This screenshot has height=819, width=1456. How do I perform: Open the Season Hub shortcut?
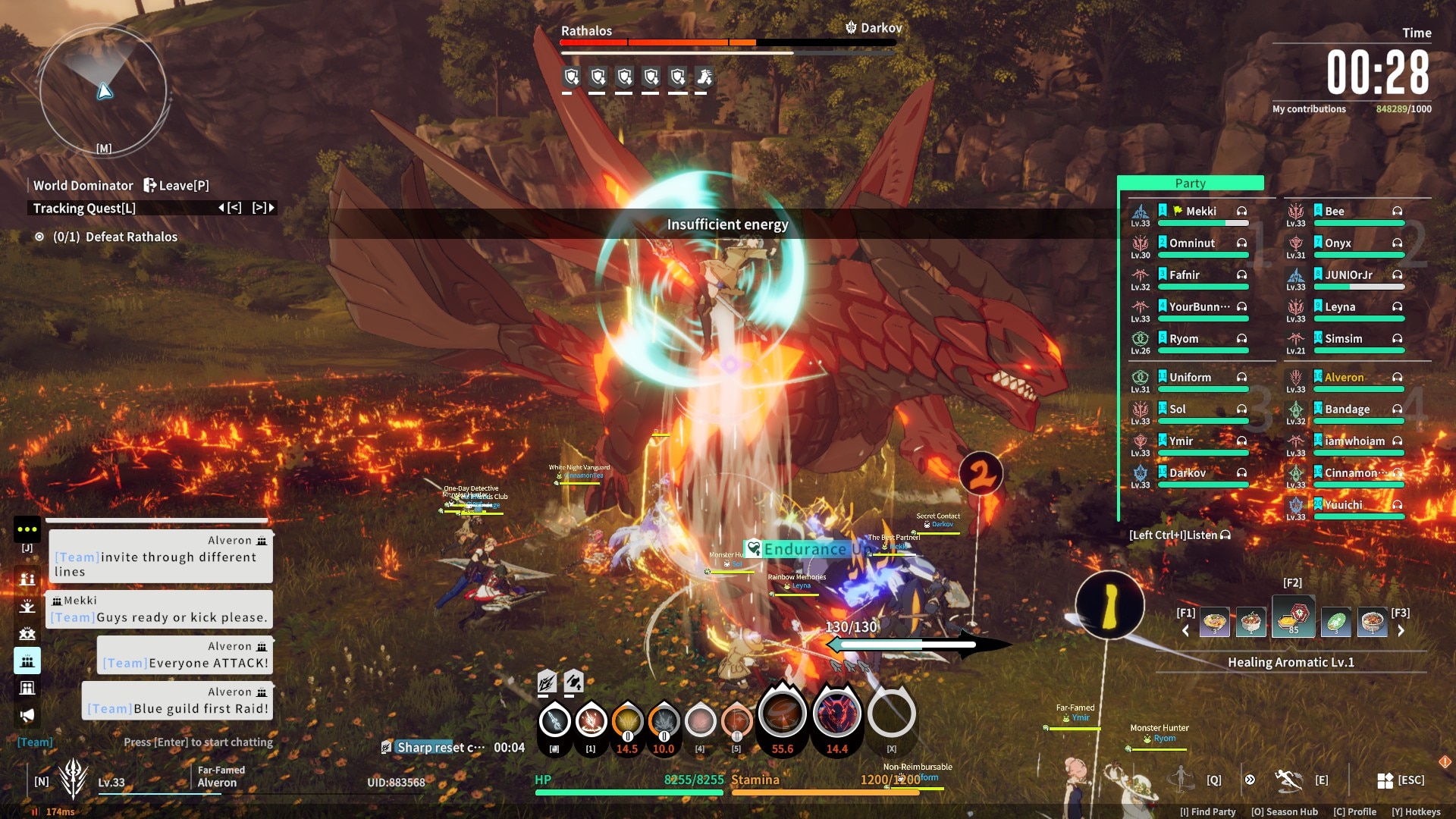pos(1284,811)
